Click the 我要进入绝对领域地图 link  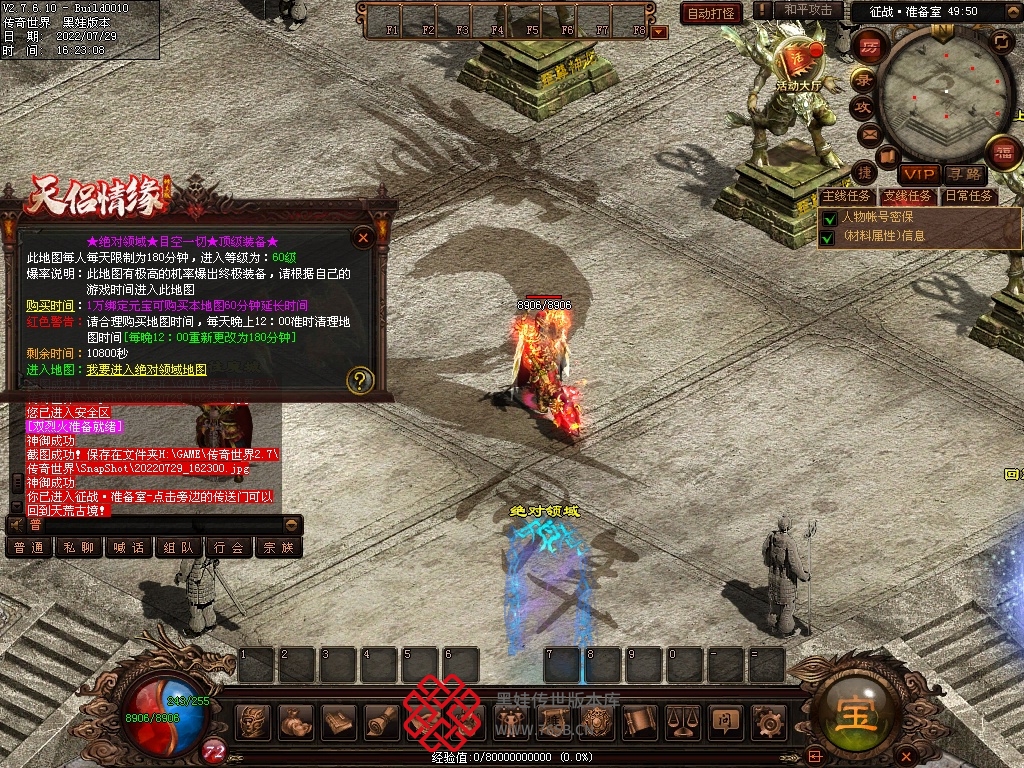pos(147,370)
